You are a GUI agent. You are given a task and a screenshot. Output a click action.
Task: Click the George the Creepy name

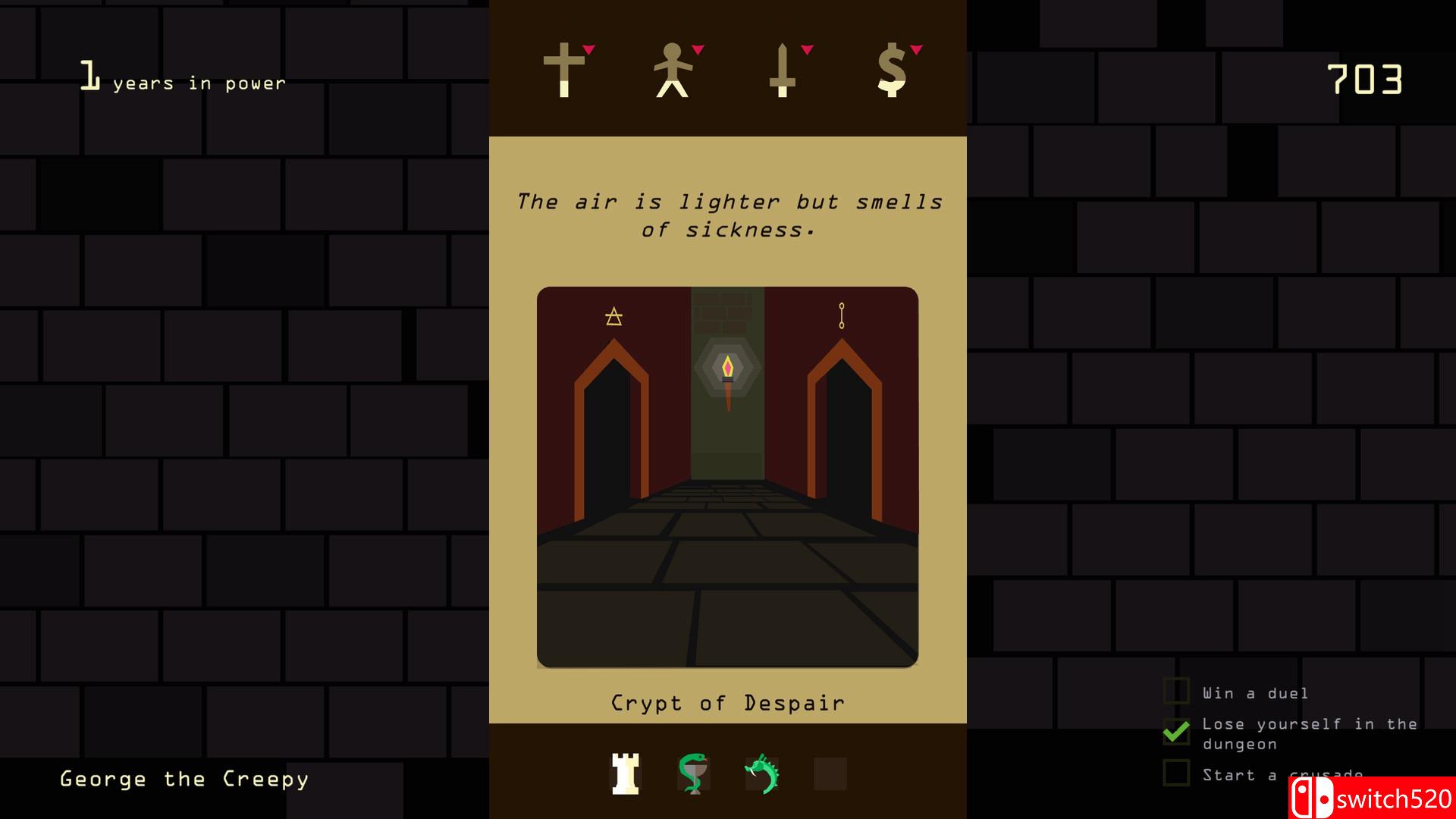pos(184,778)
